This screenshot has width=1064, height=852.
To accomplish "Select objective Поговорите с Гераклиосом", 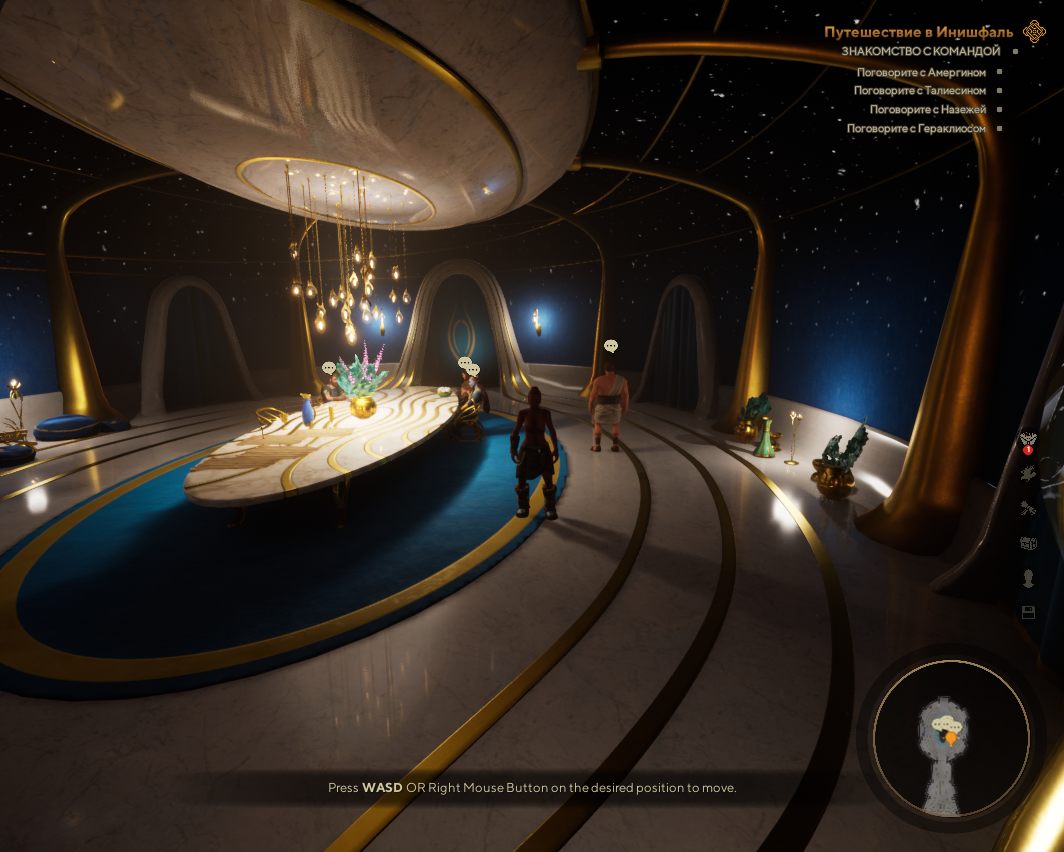I will (x=916, y=129).
